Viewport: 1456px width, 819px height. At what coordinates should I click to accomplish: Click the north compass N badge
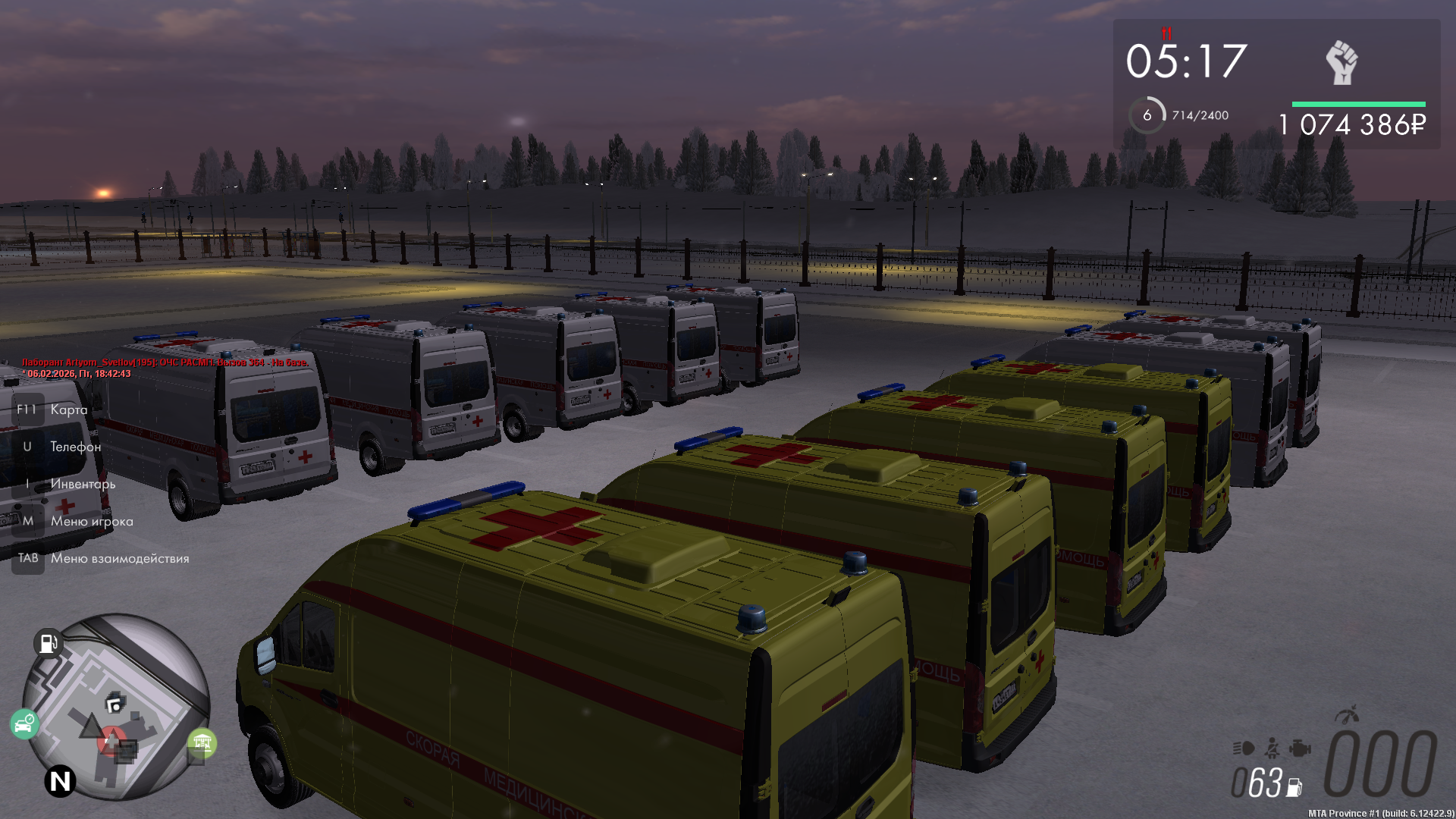click(x=60, y=780)
